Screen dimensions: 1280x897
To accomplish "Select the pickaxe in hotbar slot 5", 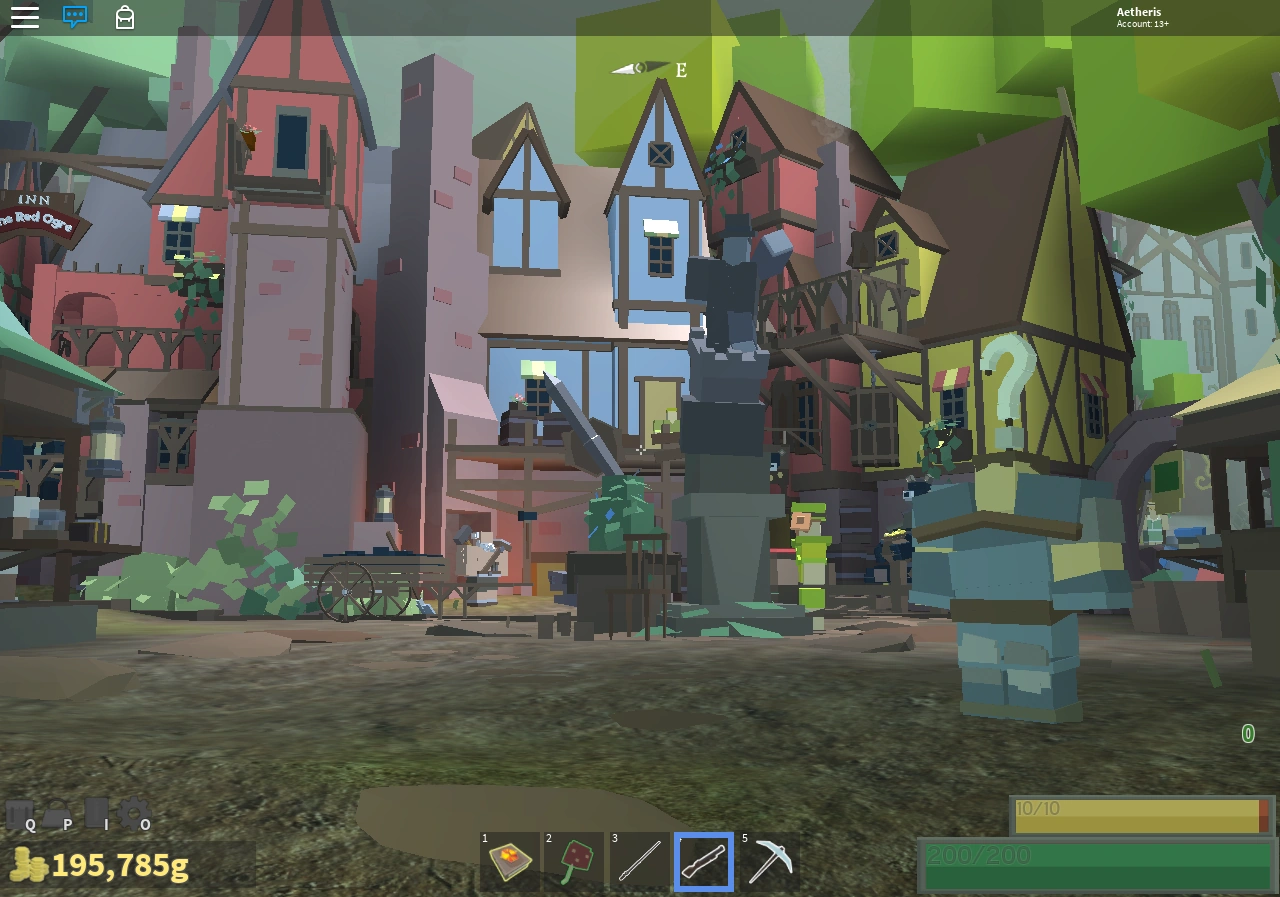I will [x=769, y=861].
